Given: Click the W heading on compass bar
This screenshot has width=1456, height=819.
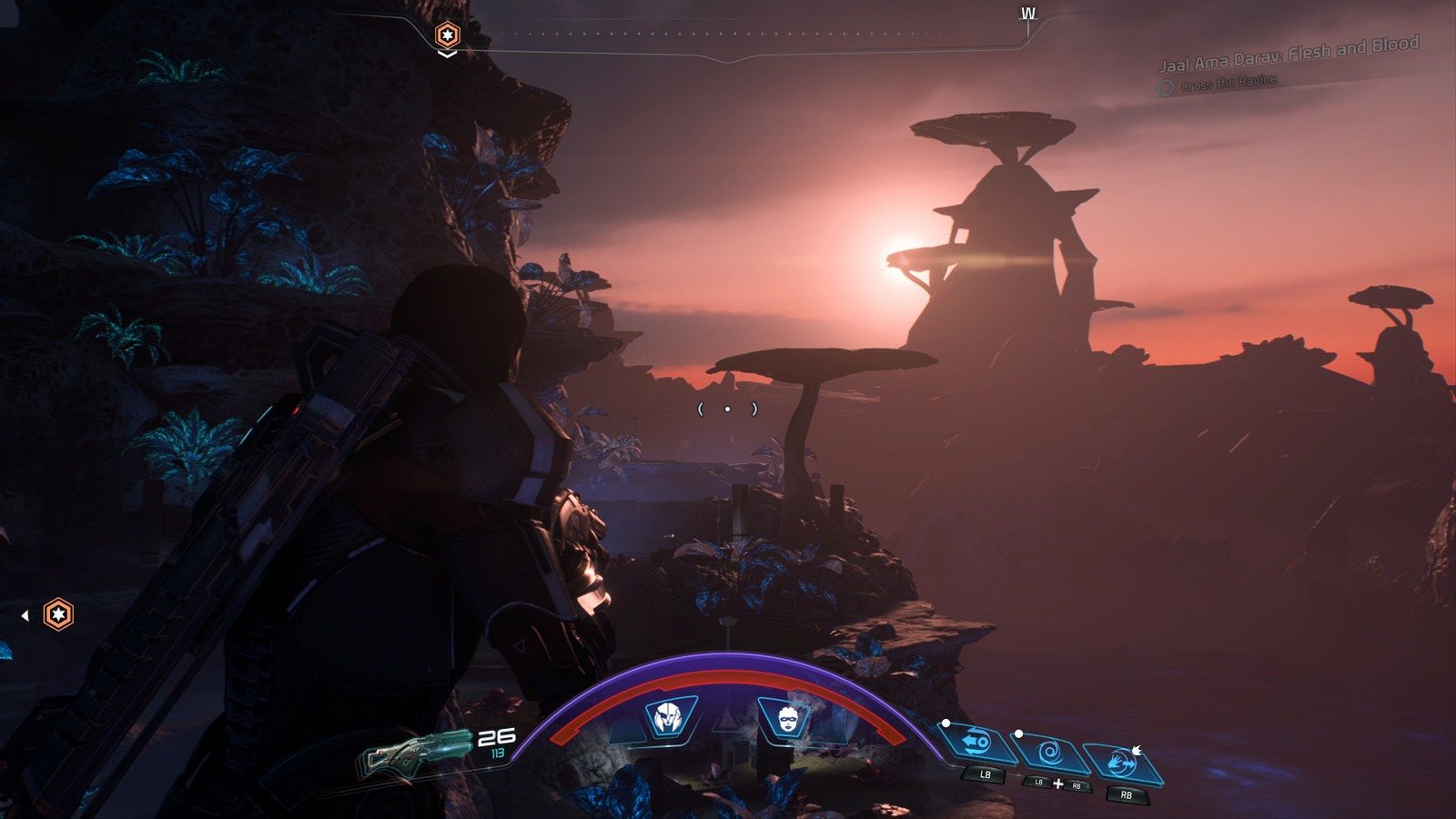Looking at the screenshot, I should (1027, 14).
